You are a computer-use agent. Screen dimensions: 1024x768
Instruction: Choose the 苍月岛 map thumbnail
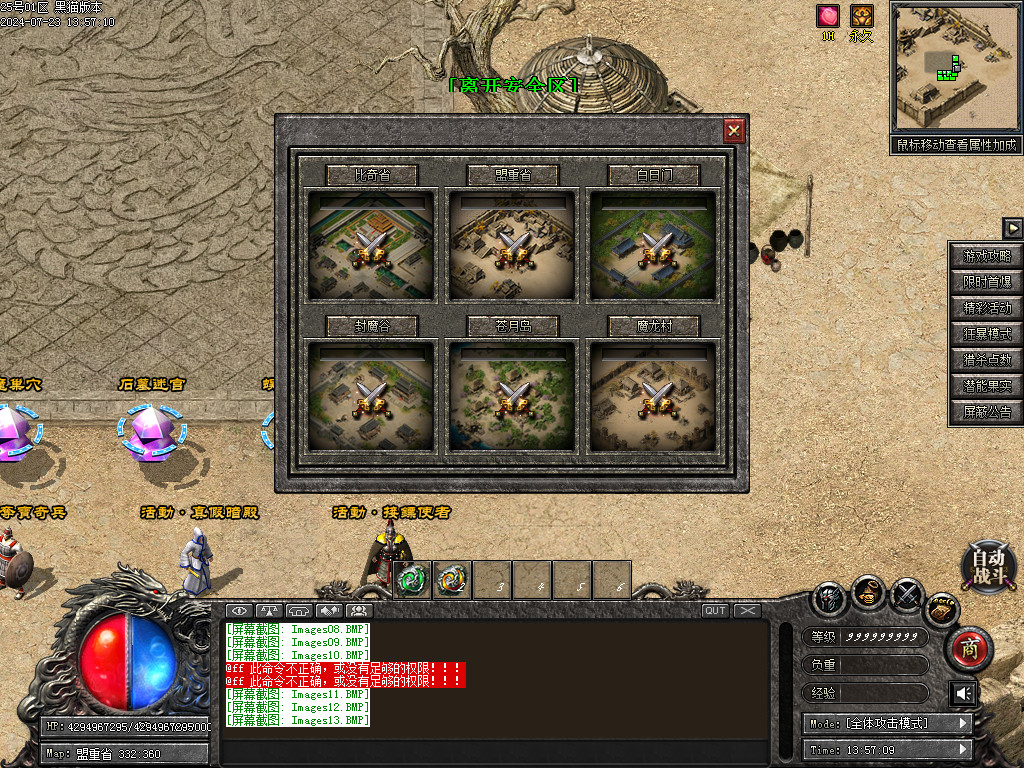pyautogui.click(x=512, y=396)
